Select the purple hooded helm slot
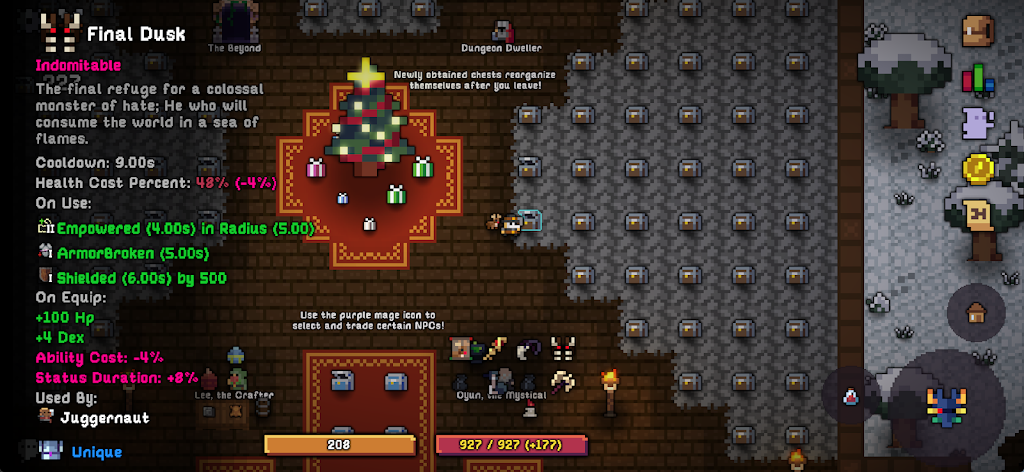 [530, 349]
